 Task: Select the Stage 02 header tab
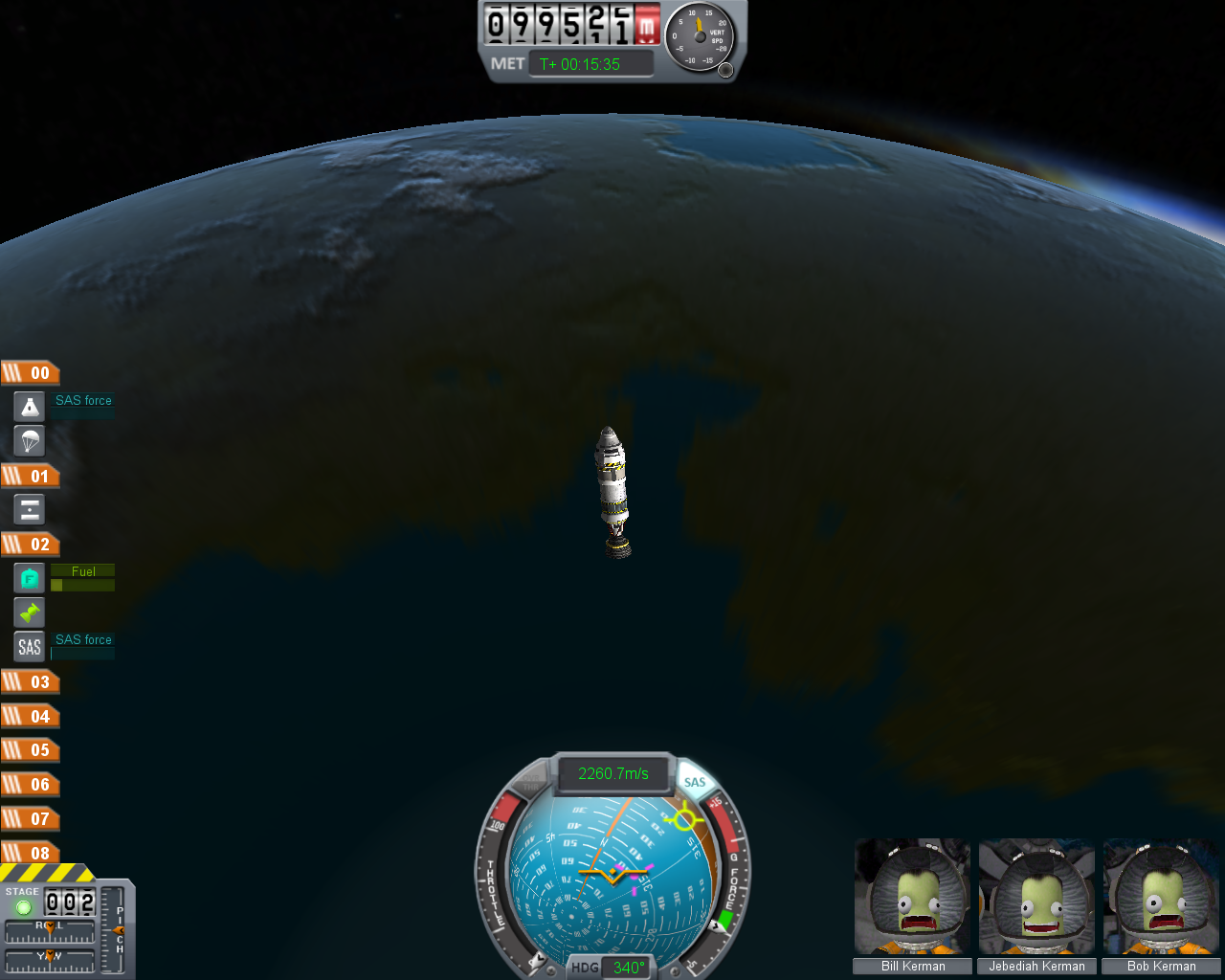pyautogui.click(x=31, y=545)
